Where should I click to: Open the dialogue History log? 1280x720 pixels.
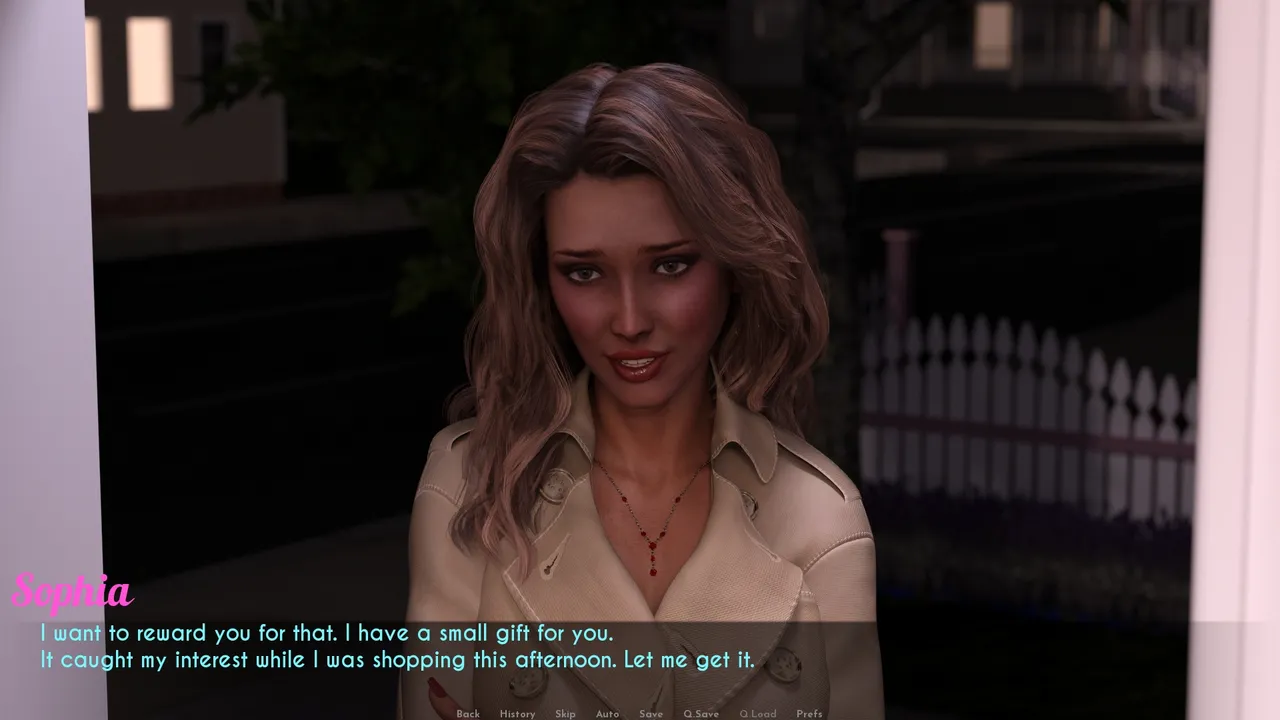click(517, 714)
